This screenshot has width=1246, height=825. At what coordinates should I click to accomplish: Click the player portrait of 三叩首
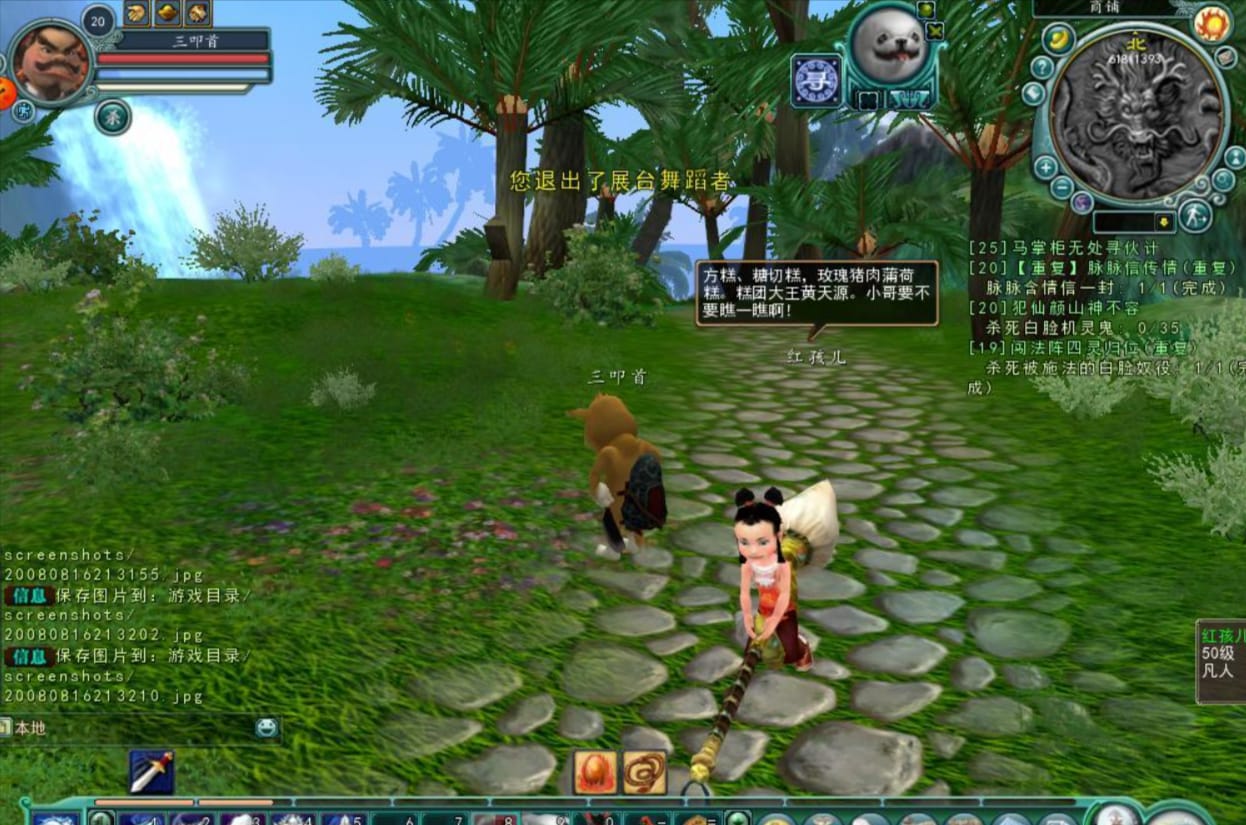click(x=51, y=62)
